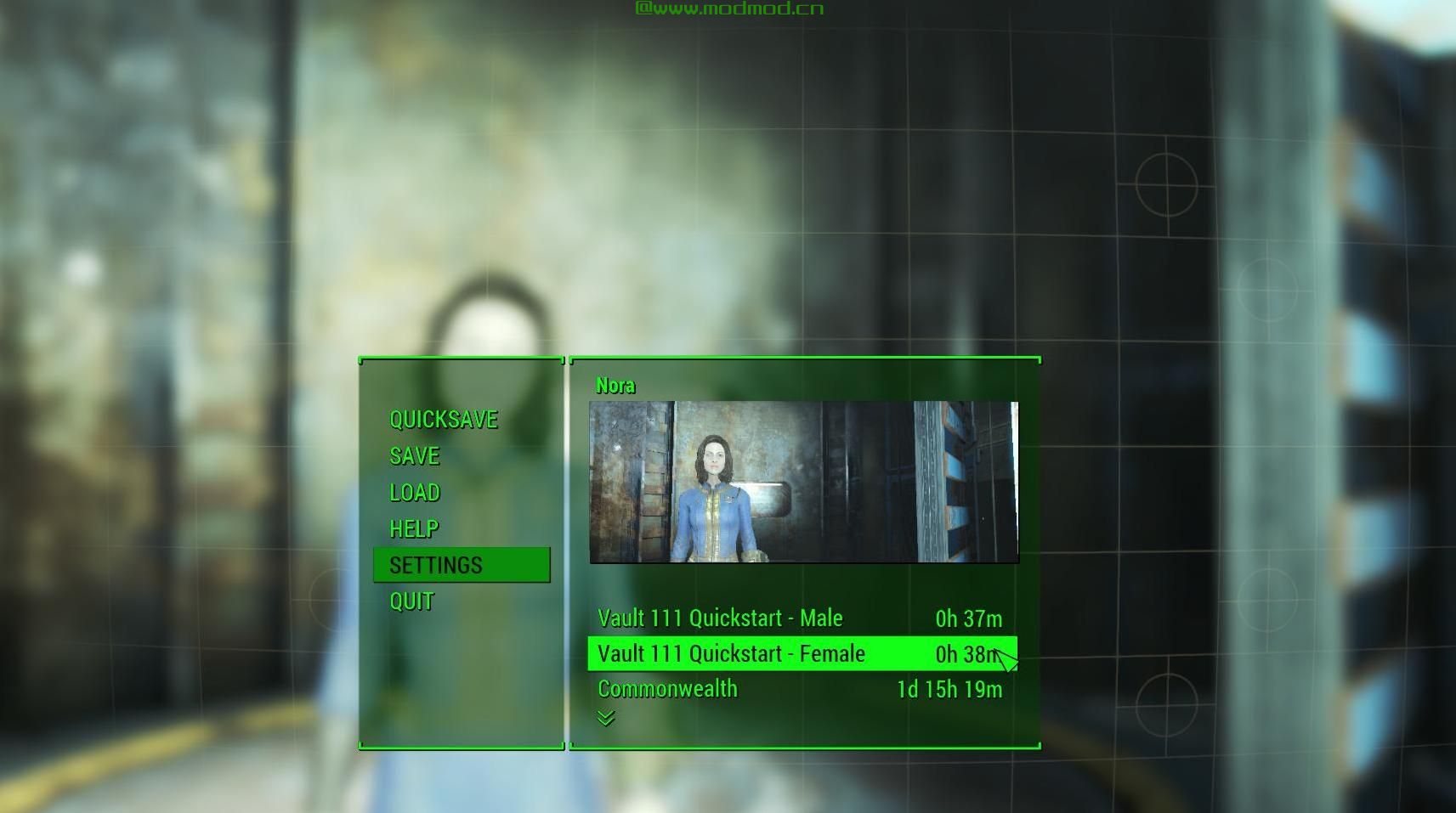Load the Vault 111 Quickstart - Male save
Viewport: 1456px width, 813px height.
720,618
